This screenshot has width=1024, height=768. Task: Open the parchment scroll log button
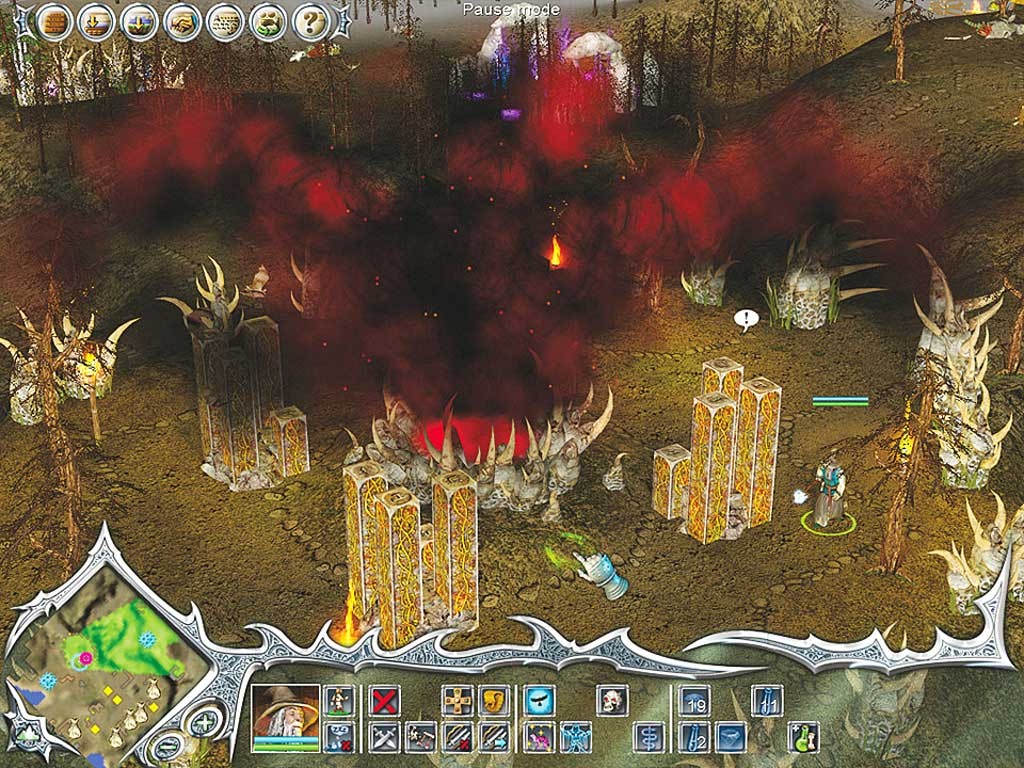[225, 20]
